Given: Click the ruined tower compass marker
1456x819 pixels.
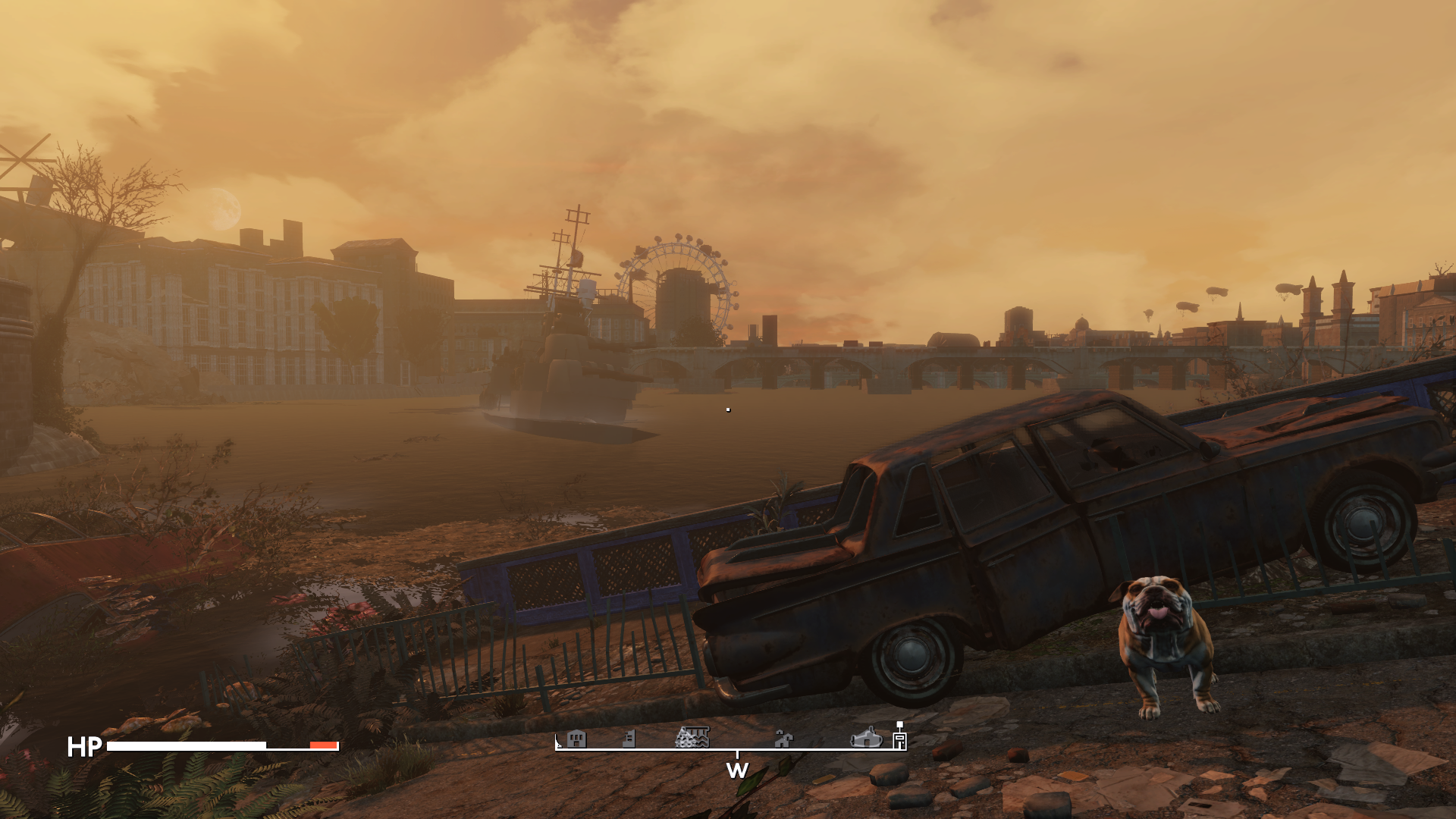Looking at the screenshot, I should coord(629,738).
